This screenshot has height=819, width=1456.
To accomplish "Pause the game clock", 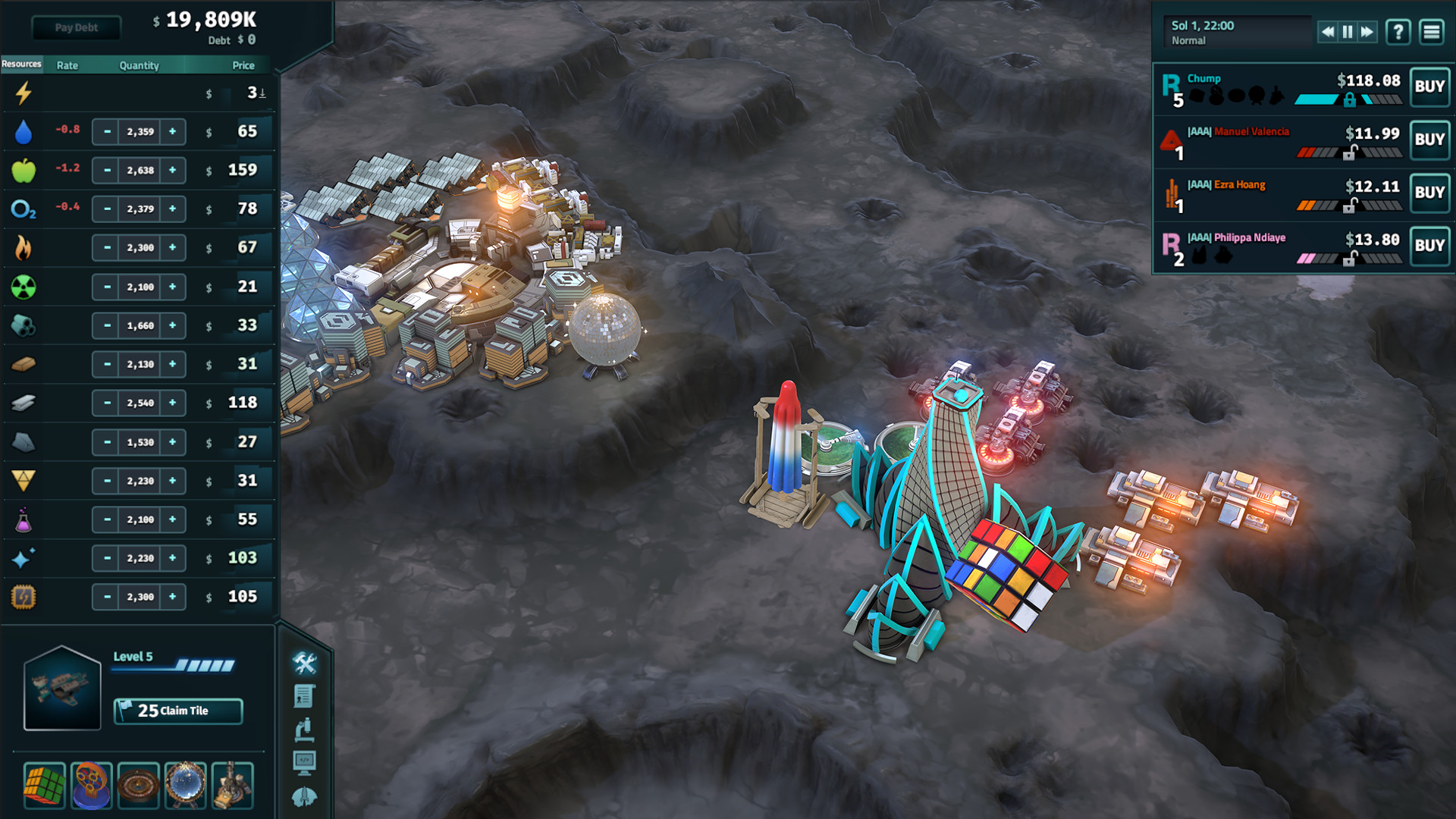I will tap(1346, 32).
